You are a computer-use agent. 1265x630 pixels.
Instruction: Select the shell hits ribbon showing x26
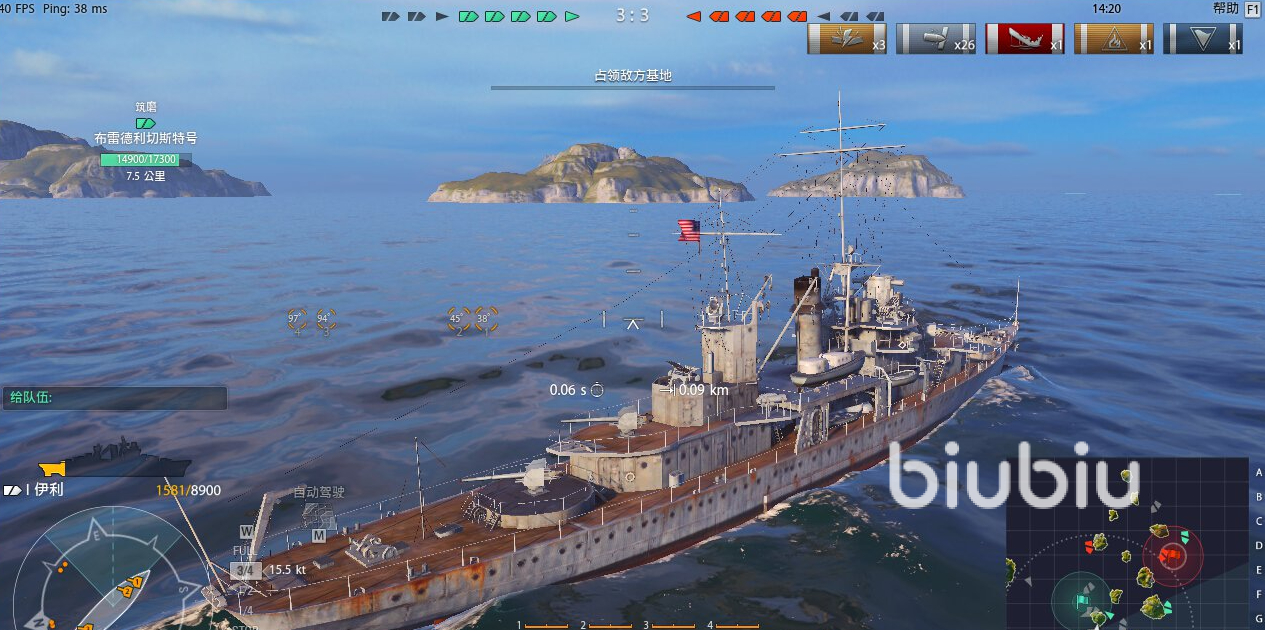(x=936, y=39)
